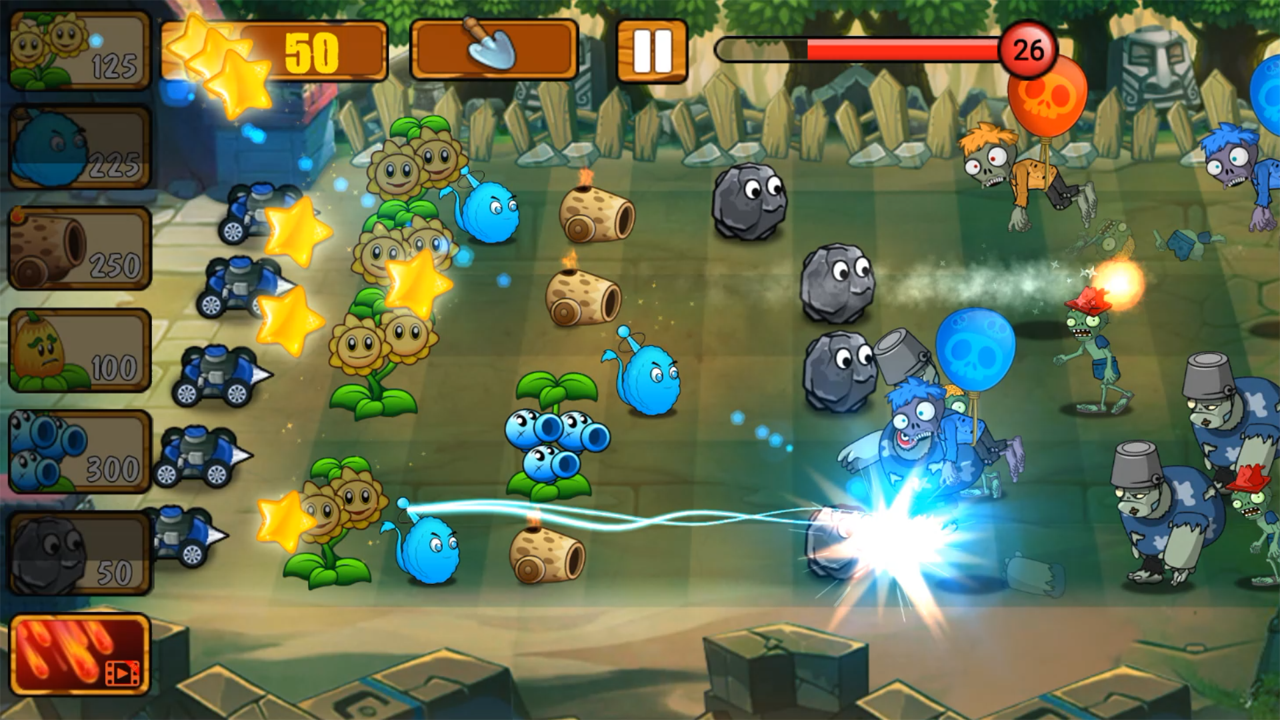Select the wooden cannon card costing 250
The width and height of the screenshot is (1280, 720).
click(78, 248)
